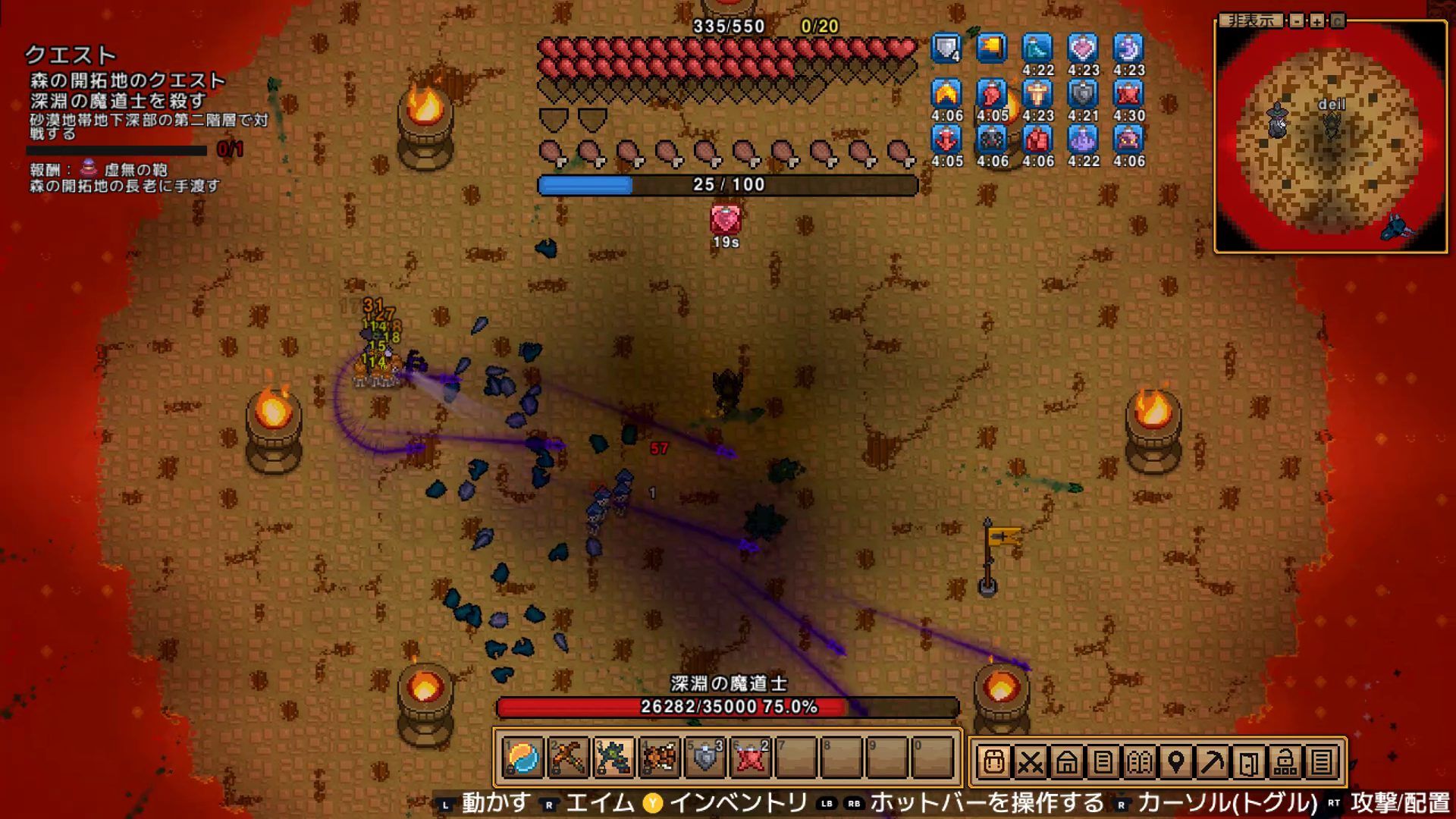1456x819 pixels.
Task: Click the pickaxe toolbar button
Action: pyautogui.click(x=1212, y=761)
